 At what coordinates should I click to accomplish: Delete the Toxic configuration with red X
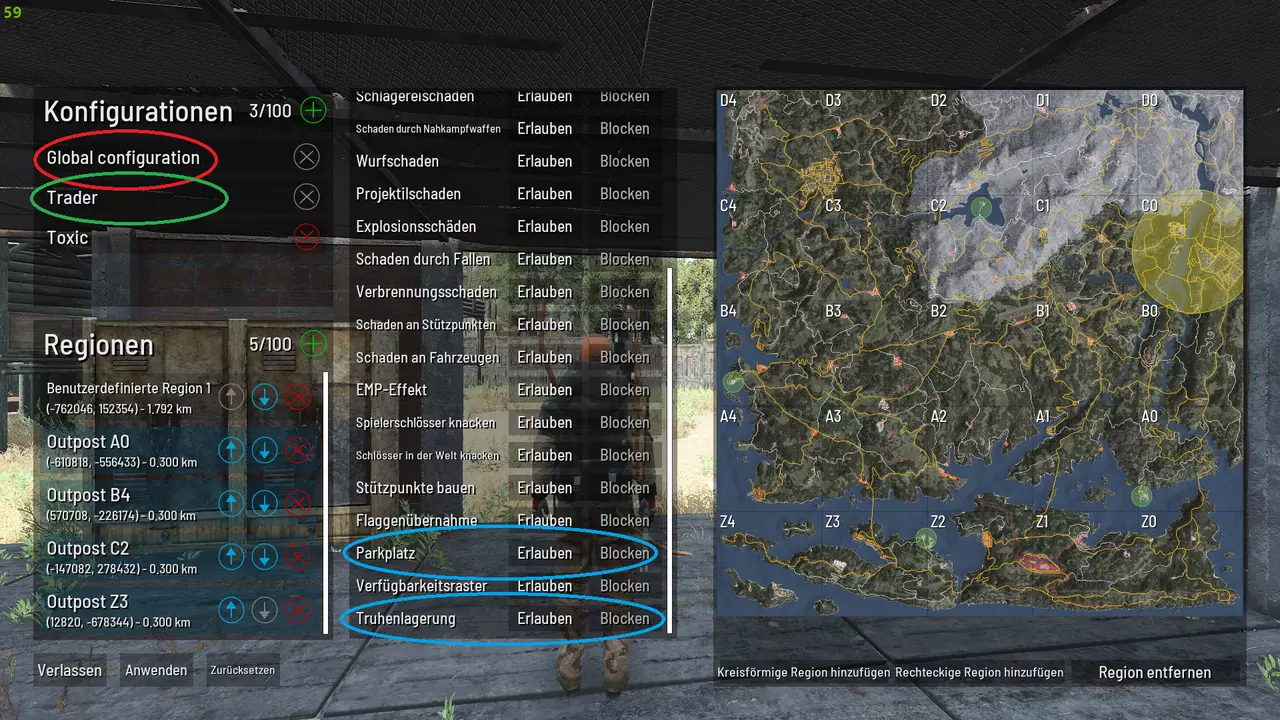pos(307,237)
